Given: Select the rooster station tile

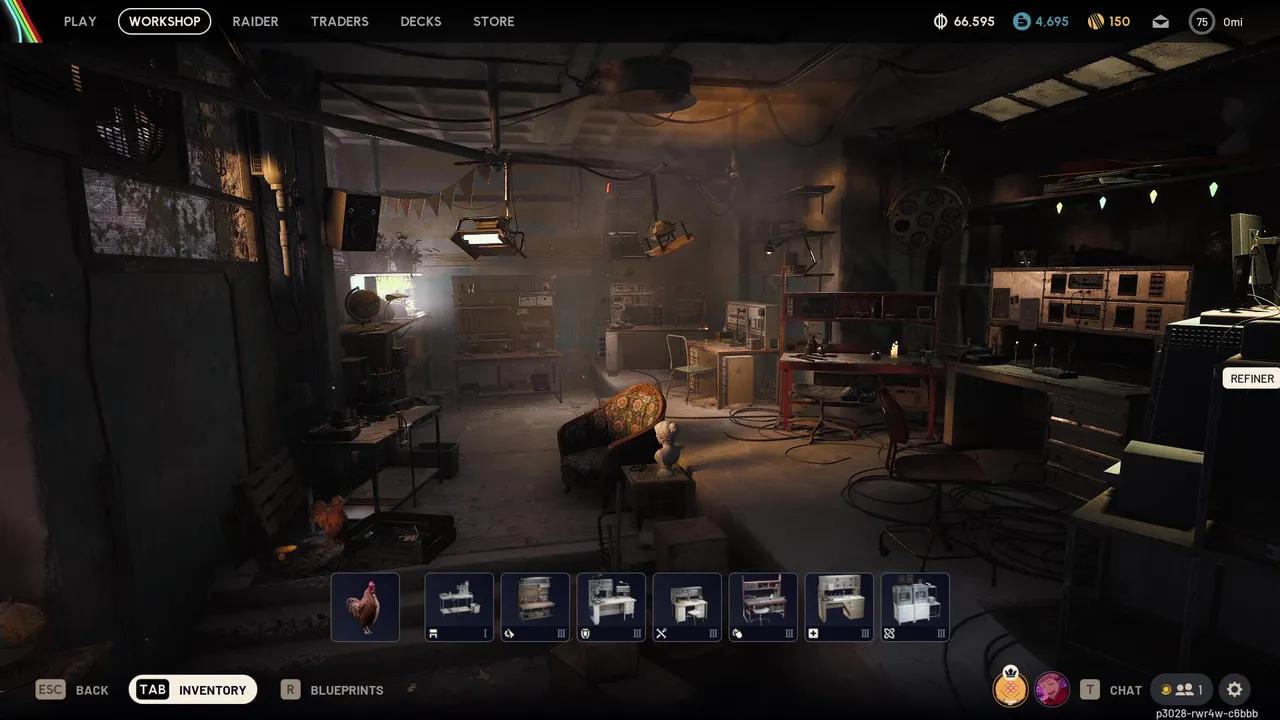Looking at the screenshot, I should (x=365, y=607).
